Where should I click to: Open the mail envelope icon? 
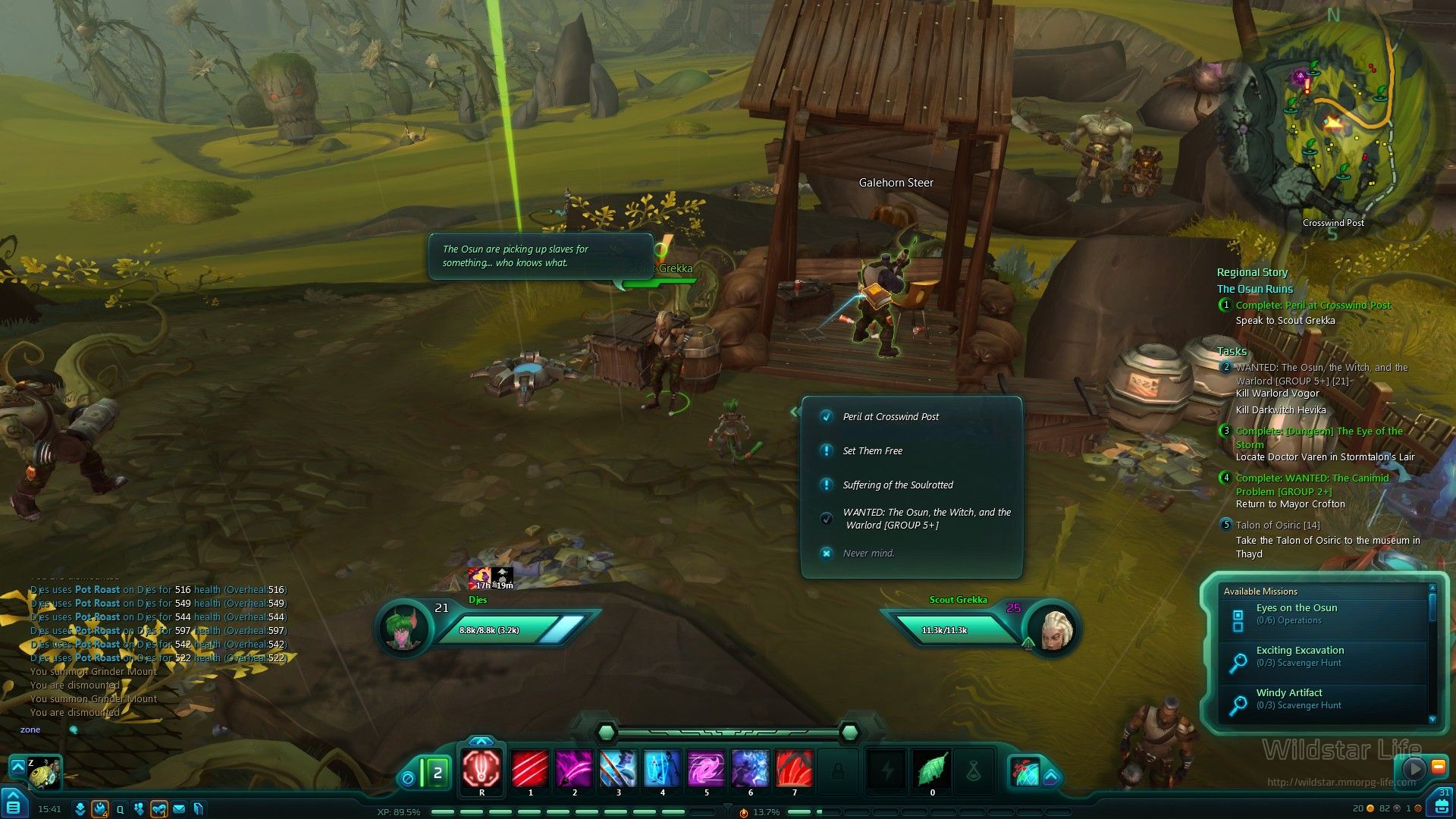[179, 809]
